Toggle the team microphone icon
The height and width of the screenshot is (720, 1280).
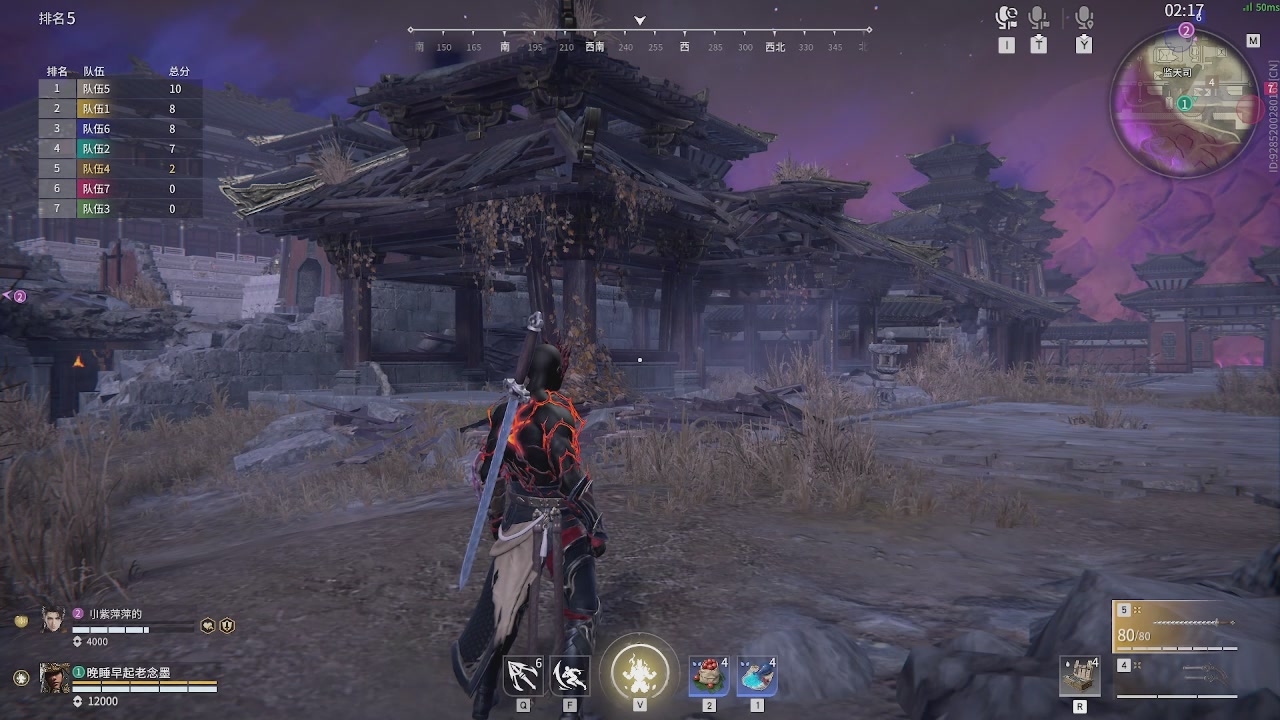coord(1039,19)
